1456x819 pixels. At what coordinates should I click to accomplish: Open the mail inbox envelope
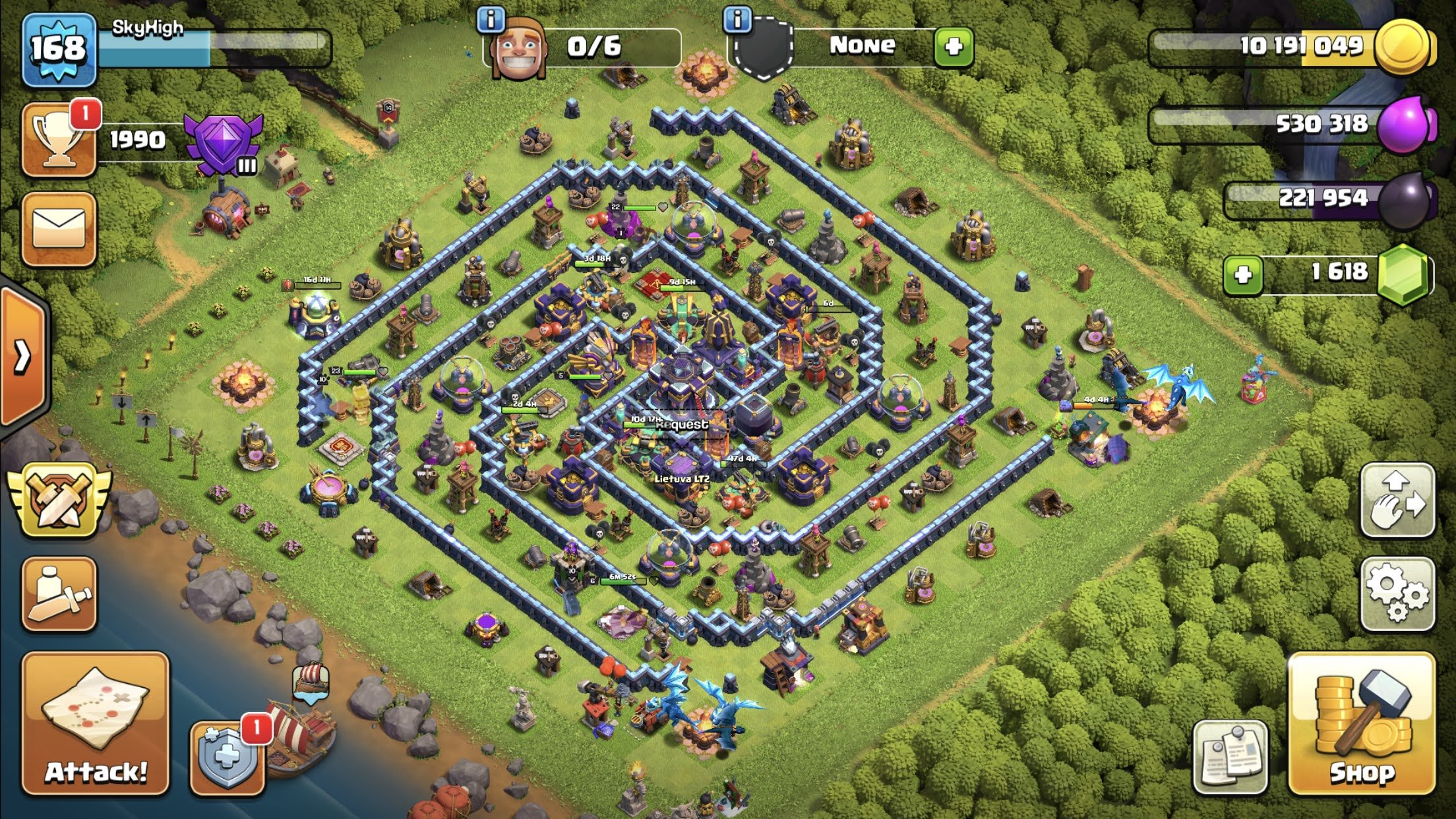pyautogui.click(x=59, y=229)
